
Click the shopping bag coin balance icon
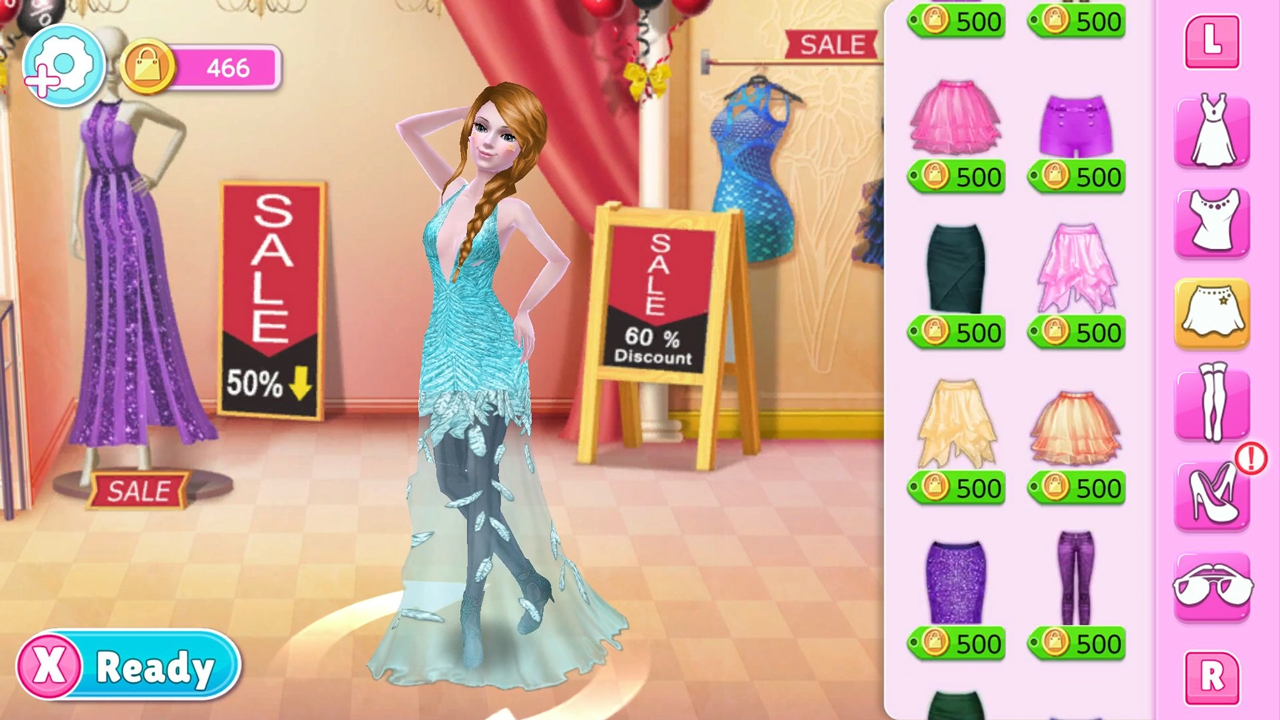pos(146,65)
